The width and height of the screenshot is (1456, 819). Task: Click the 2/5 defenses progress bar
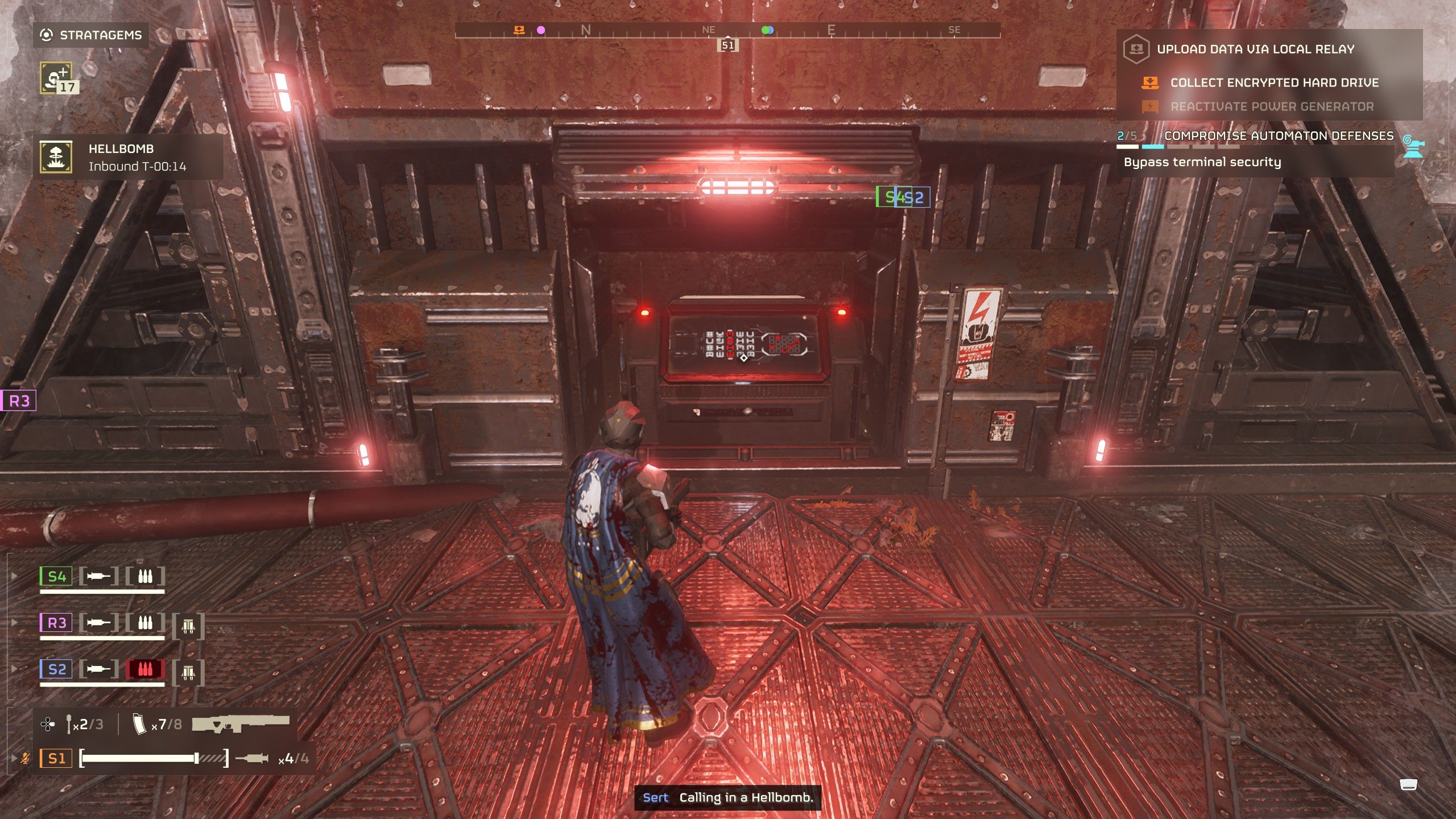click(x=1177, y=147)
